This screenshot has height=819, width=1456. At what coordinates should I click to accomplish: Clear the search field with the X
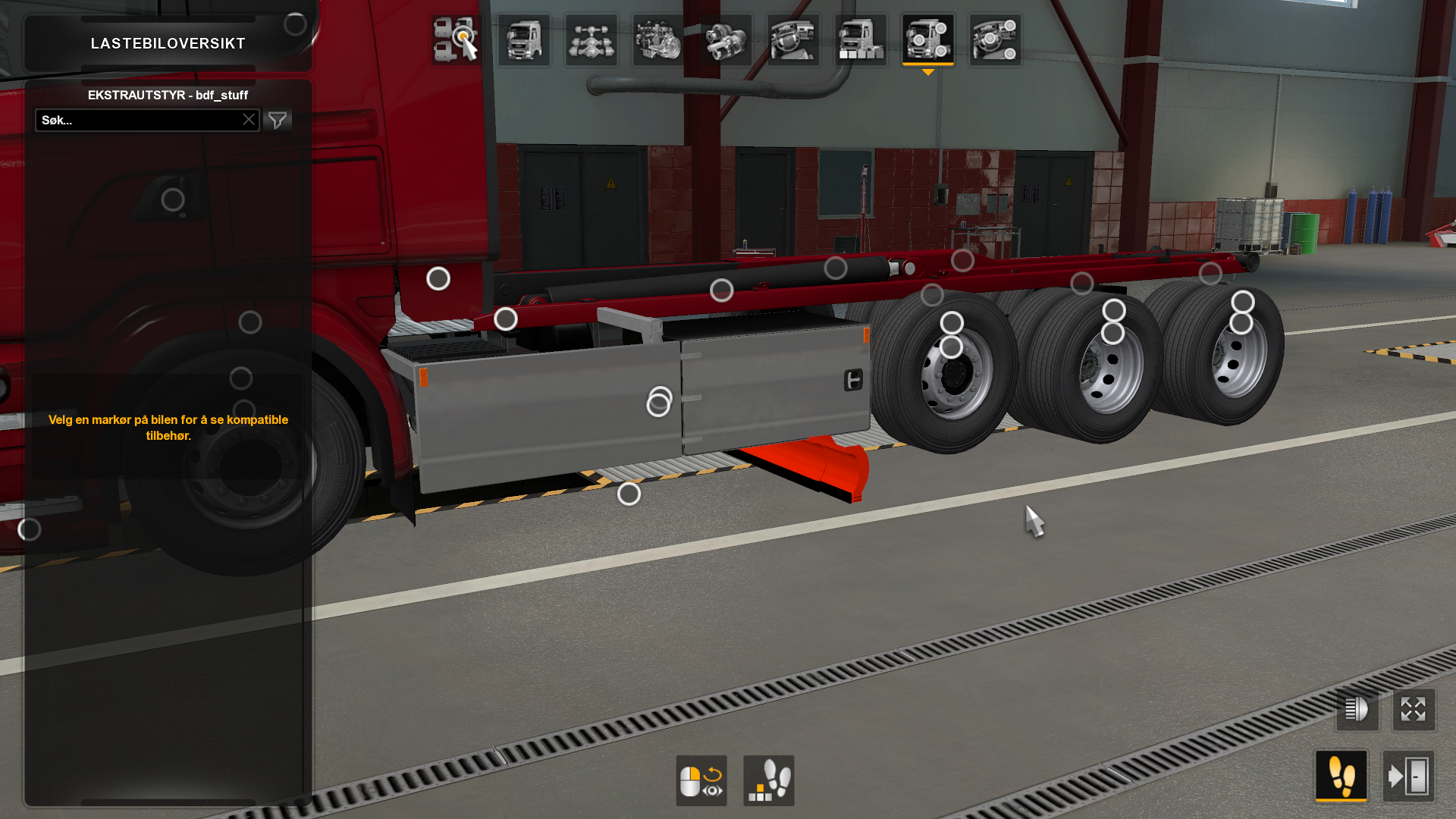[249, 119]
